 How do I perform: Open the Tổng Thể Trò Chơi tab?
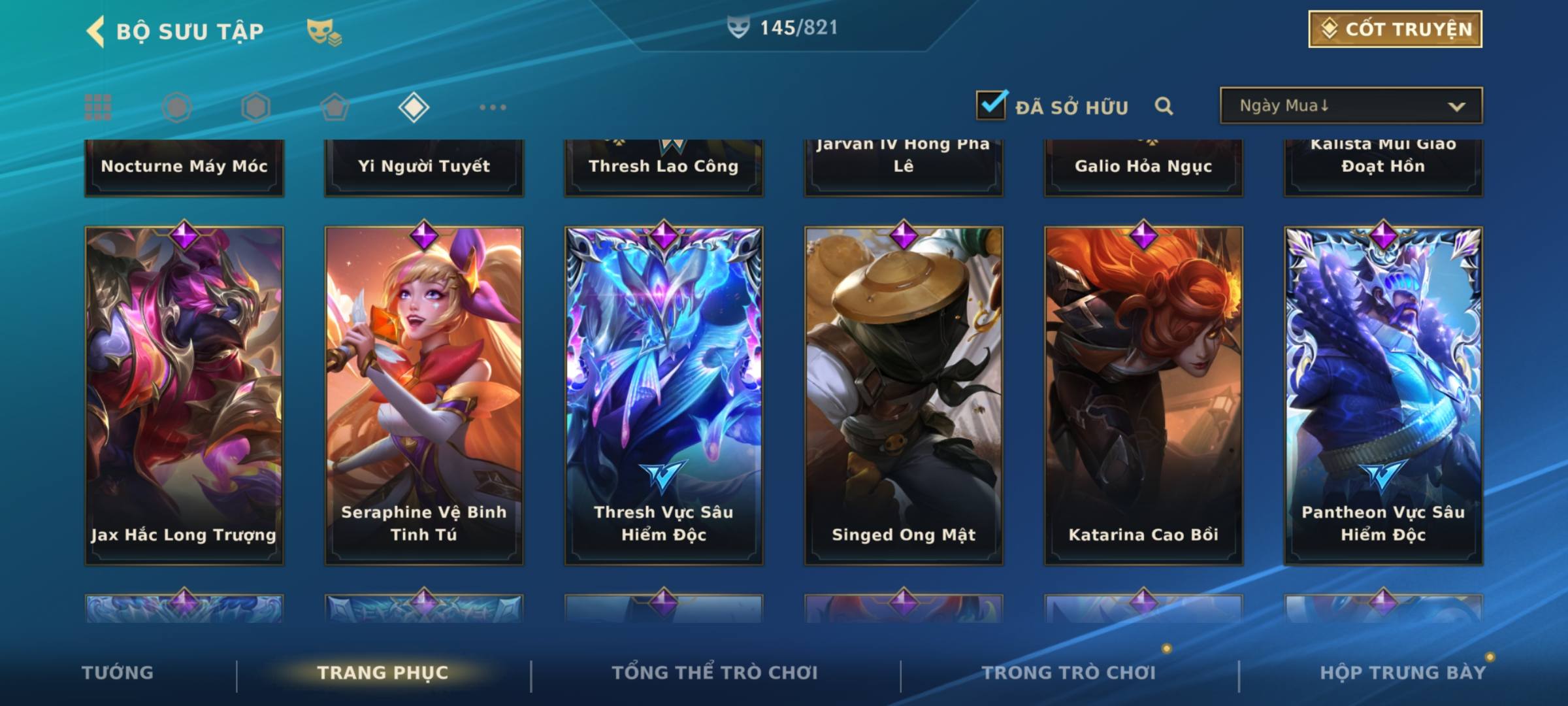pyautogui.click(x=715, y=673)
